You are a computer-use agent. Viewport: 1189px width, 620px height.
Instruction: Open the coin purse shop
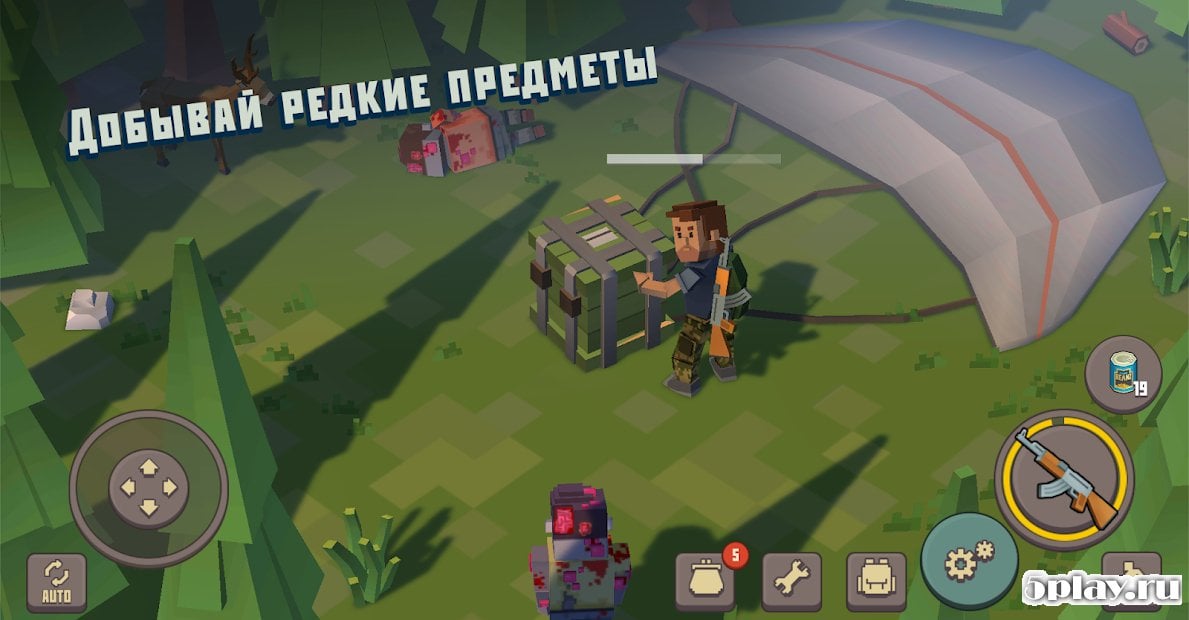705,581
